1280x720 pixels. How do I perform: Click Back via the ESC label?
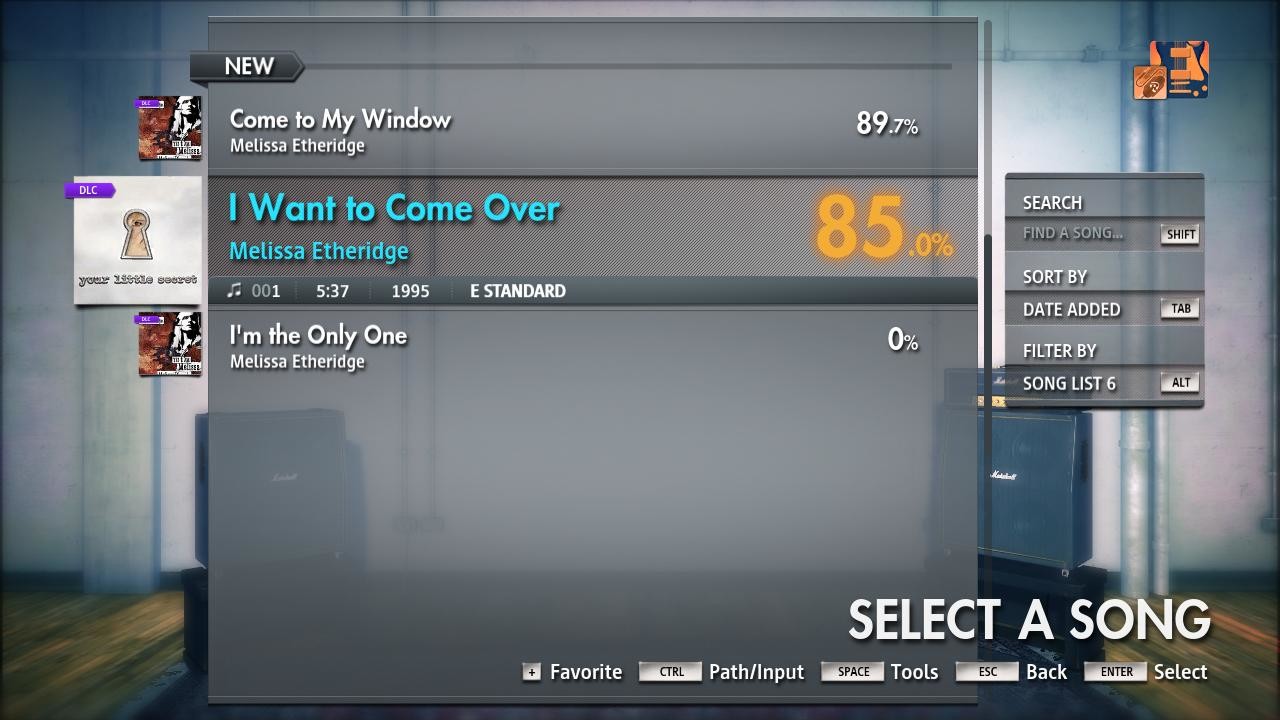tap(987, 671)
